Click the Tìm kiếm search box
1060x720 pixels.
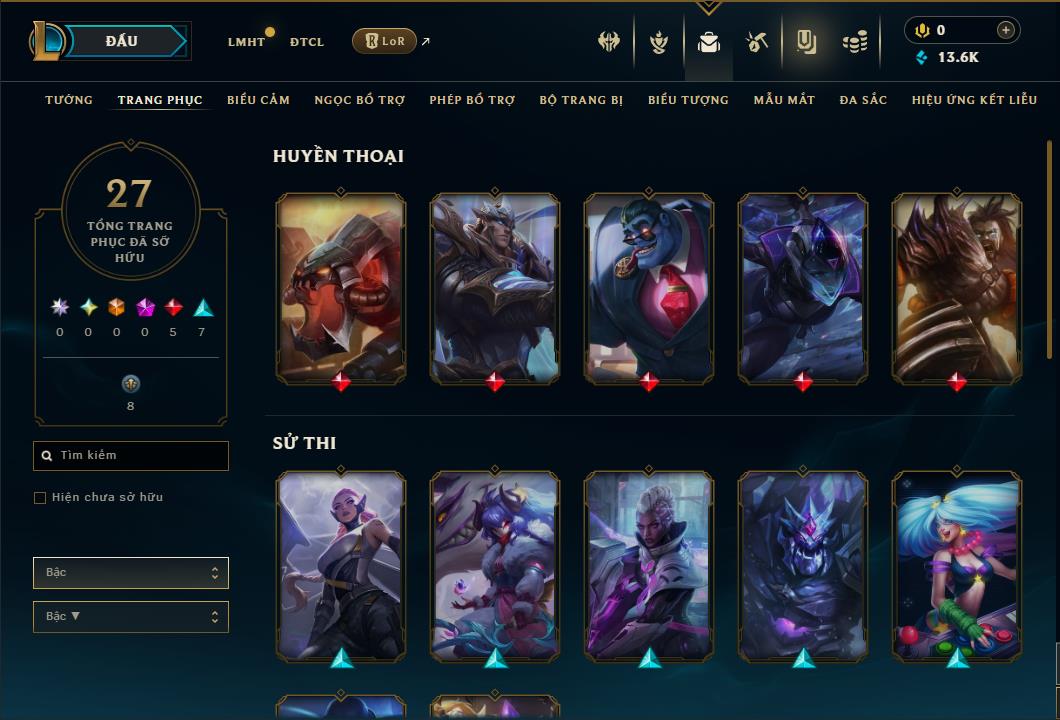(131, 456)
